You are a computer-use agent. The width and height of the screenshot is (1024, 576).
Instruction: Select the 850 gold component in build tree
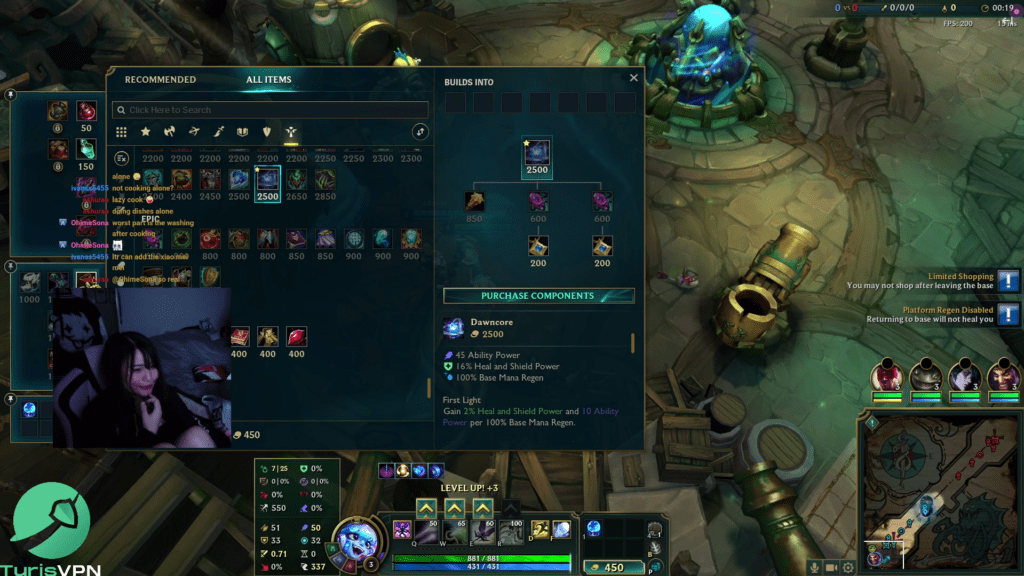[474, 202]
